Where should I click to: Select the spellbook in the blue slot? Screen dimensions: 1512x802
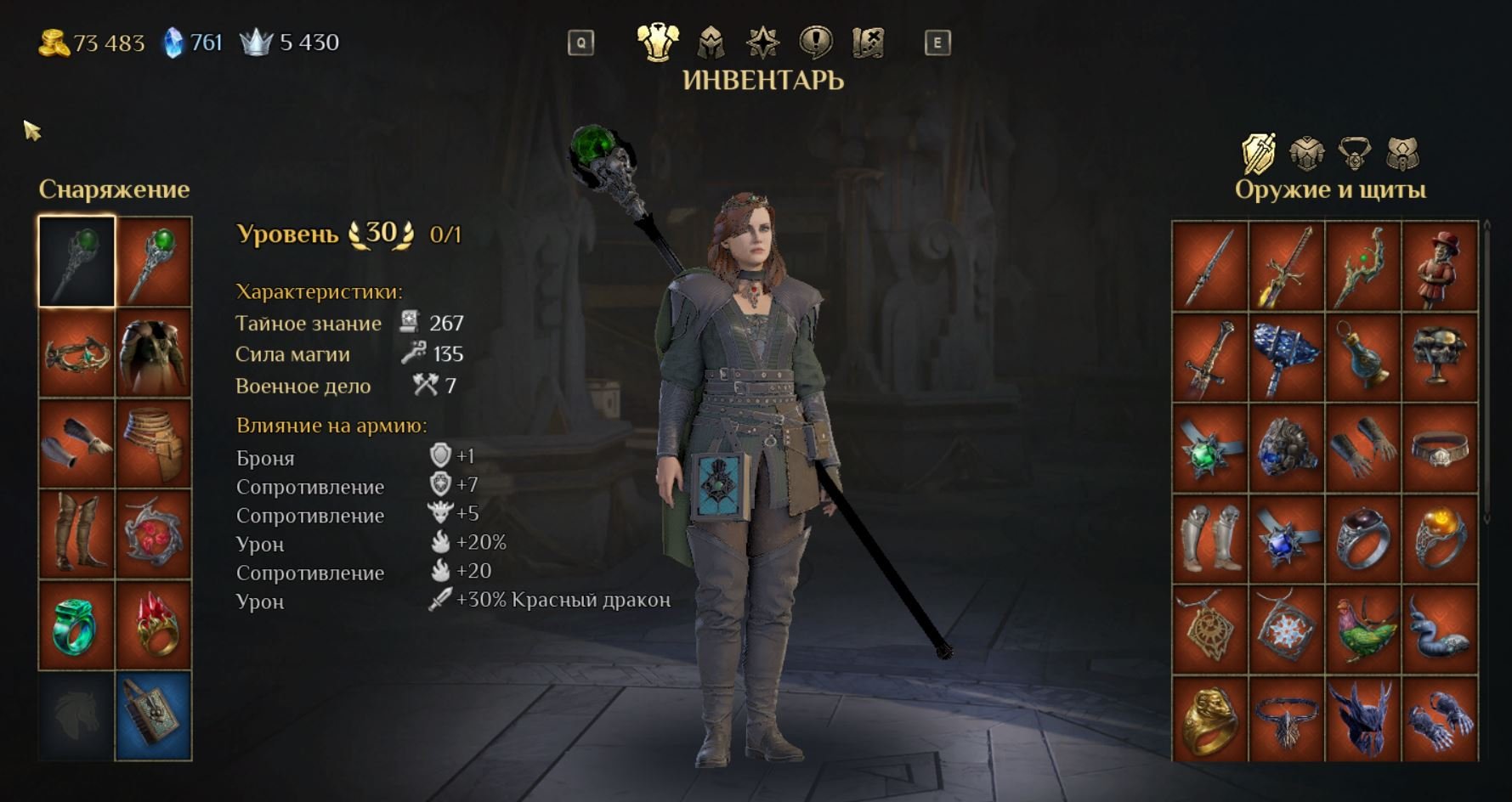pyautogui.click(x=154, y=715)
